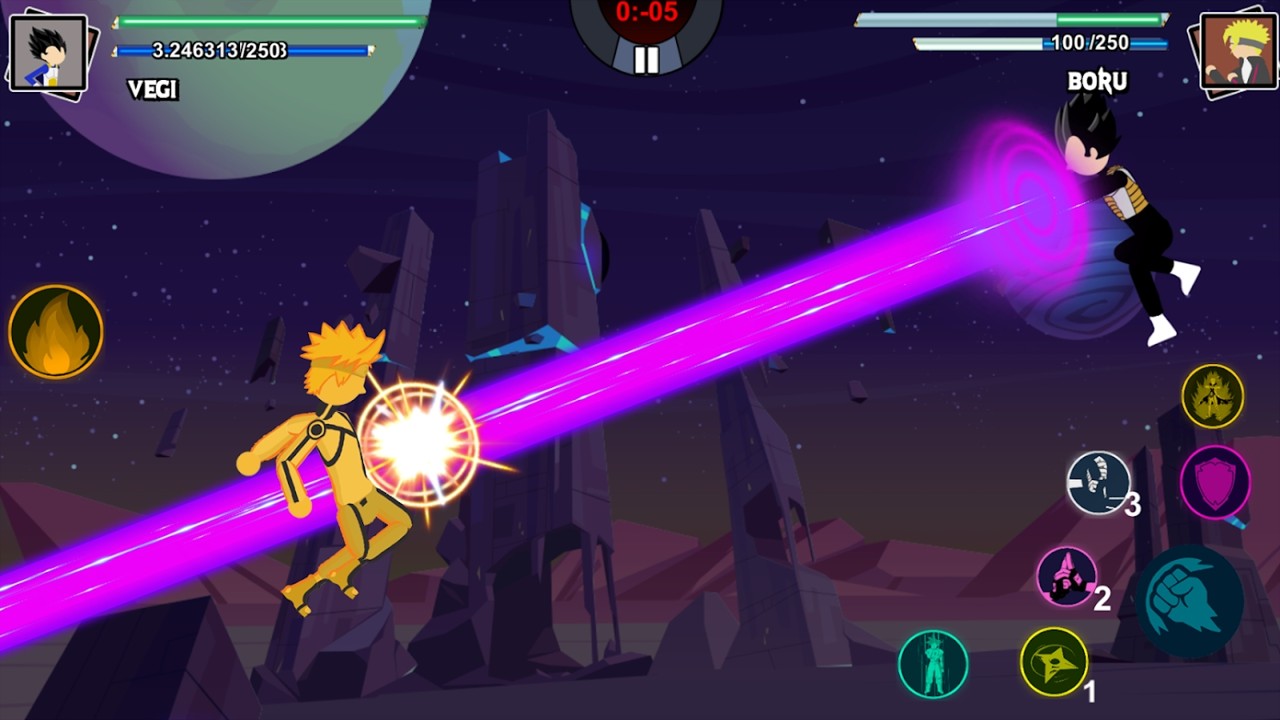
Task: Tap the VEGI name label
Action: (x=150, y=92)
